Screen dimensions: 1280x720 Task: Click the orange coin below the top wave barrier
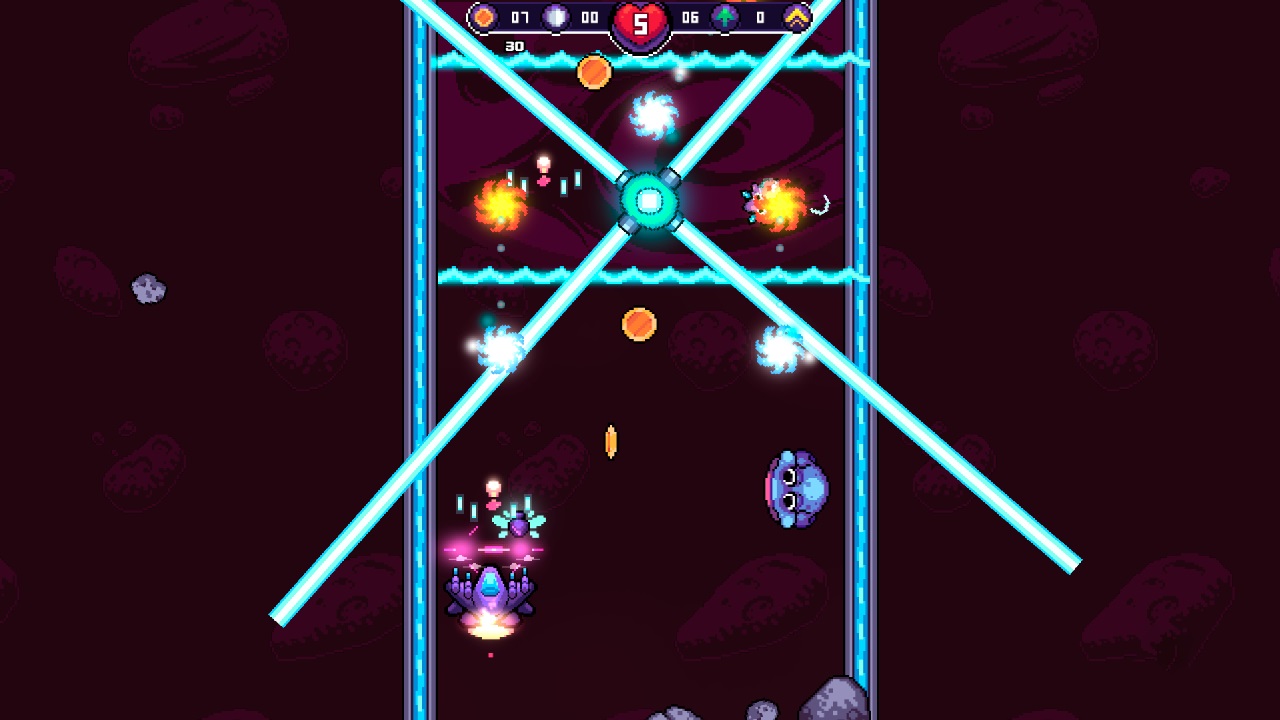[x=595, y=70]
